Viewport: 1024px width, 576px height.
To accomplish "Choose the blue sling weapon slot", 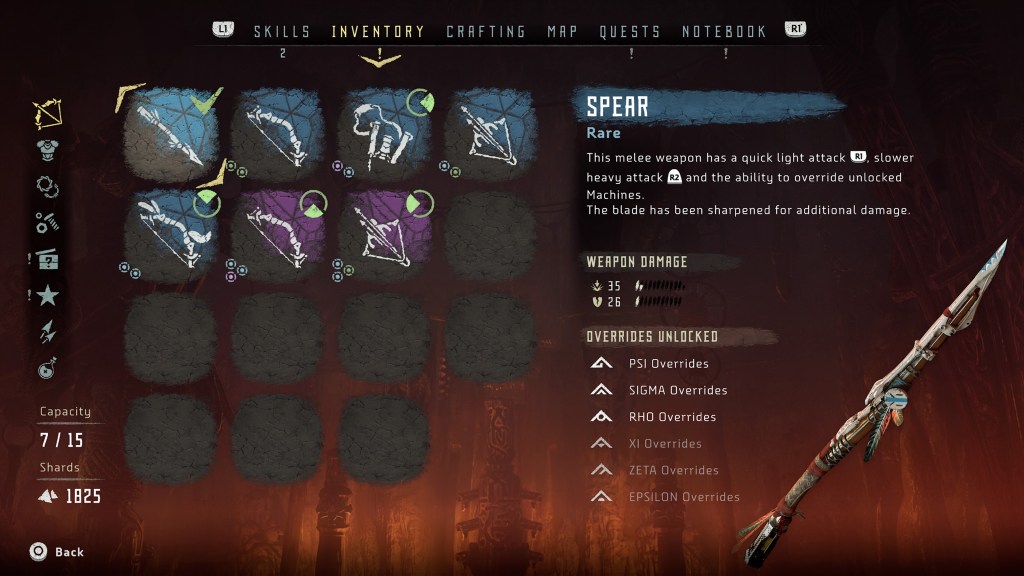I will tap(385, 131).
